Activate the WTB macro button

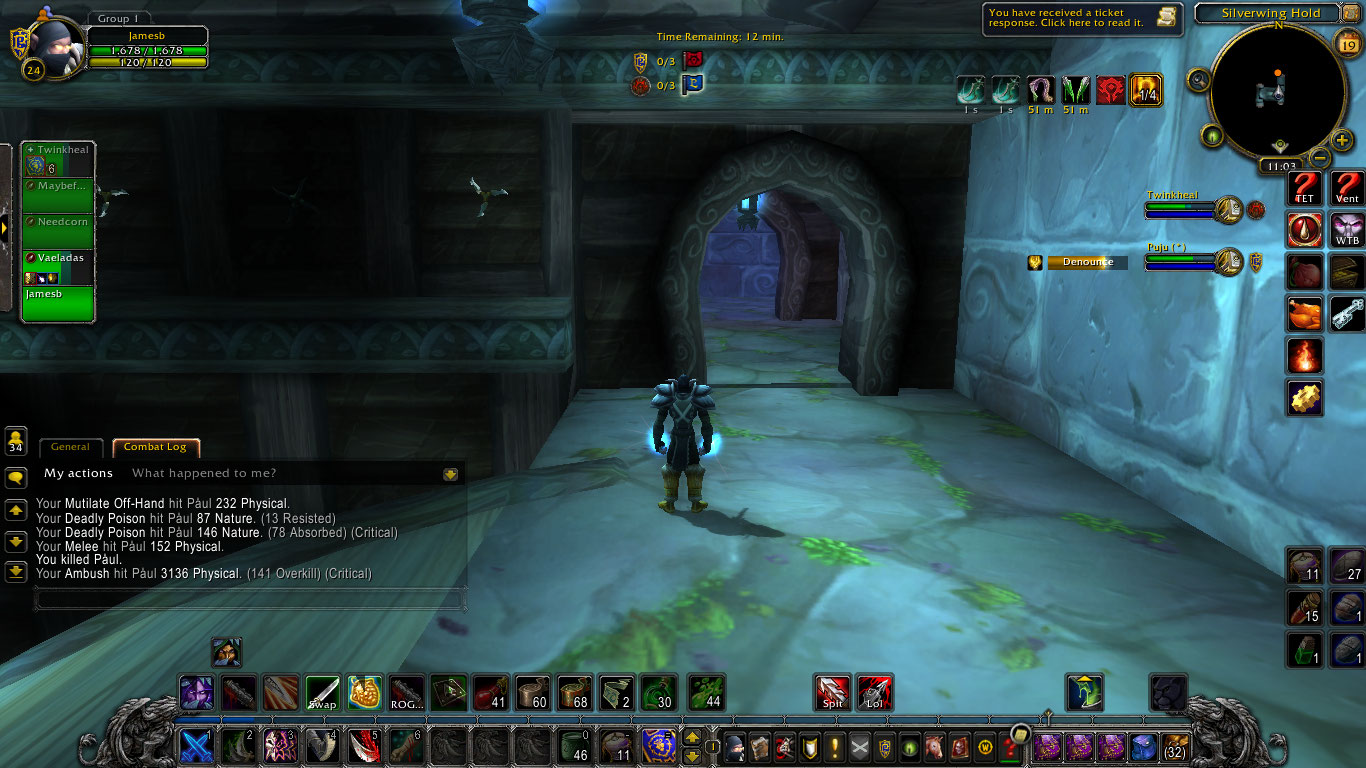[x=1347, y=230]
